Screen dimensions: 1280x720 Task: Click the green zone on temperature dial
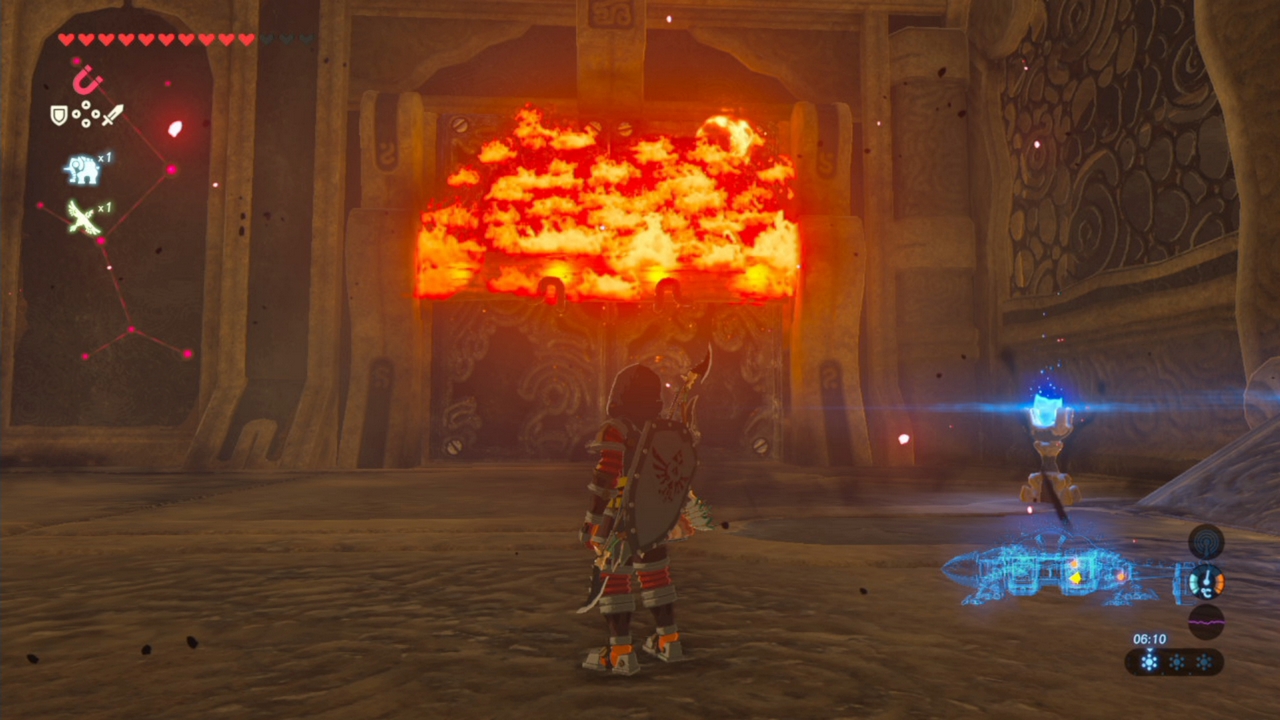[x=1194, y=584]
